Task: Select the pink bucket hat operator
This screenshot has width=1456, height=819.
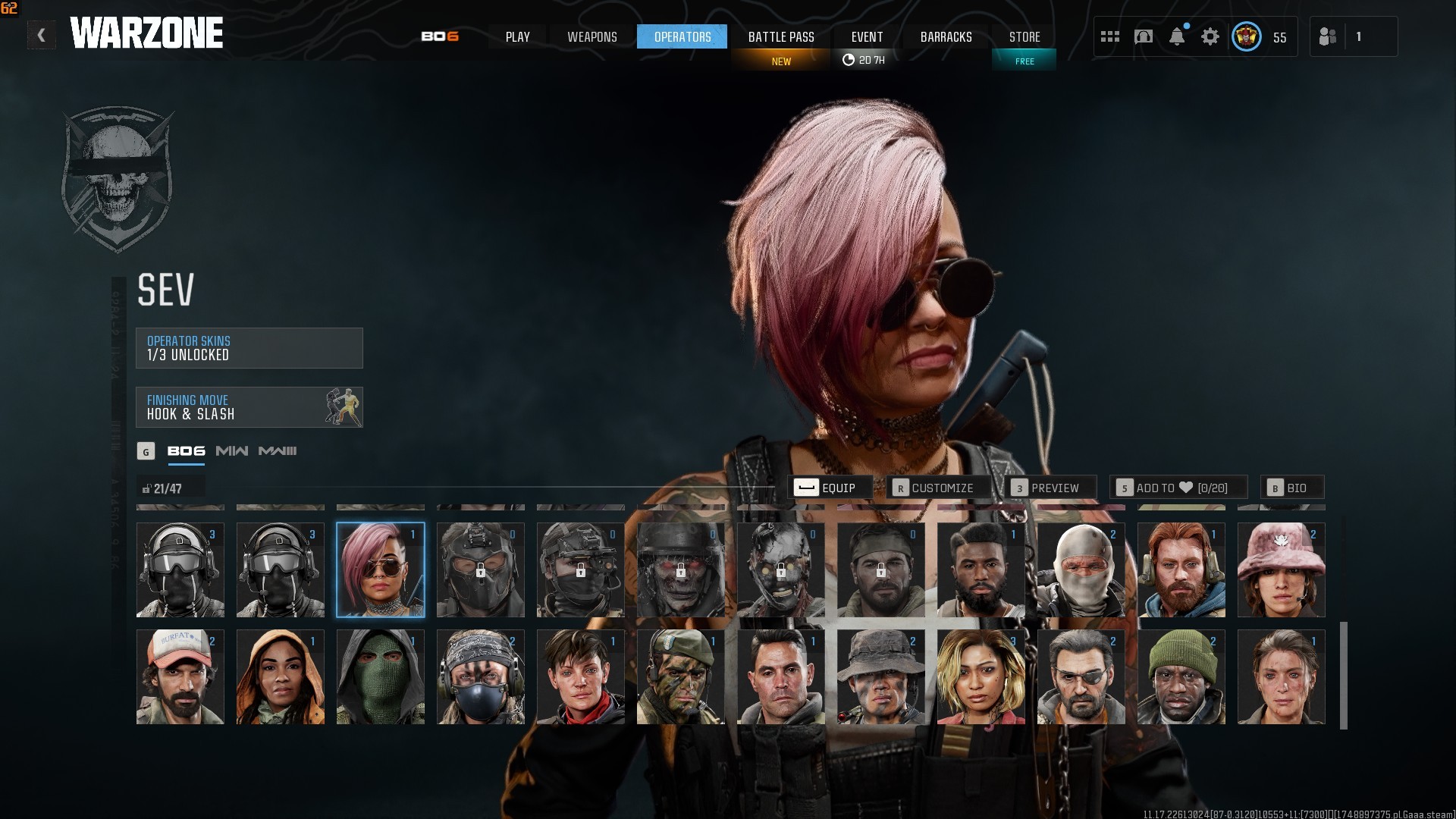Action: (x=1281, y=570)
